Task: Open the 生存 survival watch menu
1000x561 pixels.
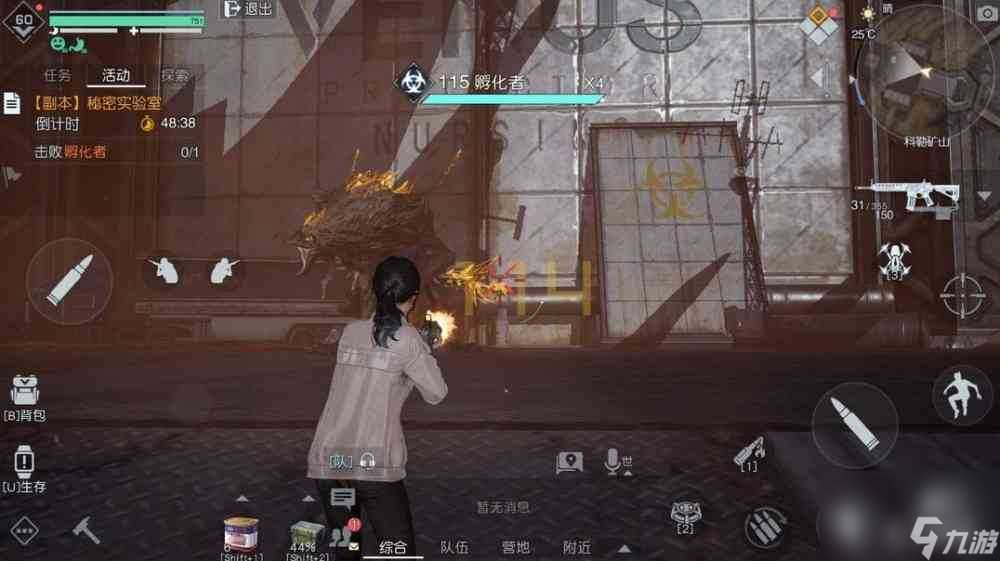Action: 25,468
